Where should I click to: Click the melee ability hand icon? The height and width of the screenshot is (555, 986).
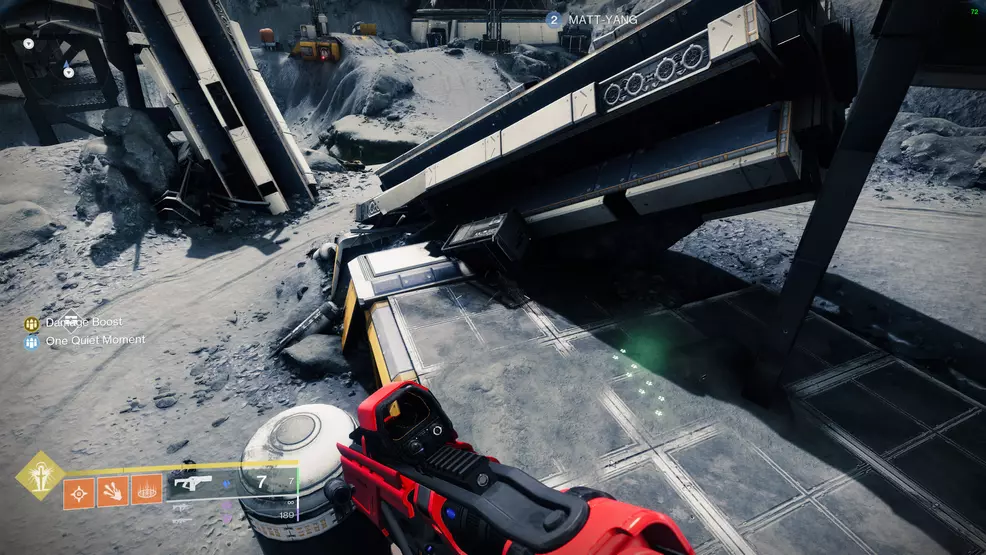point(112,492)
